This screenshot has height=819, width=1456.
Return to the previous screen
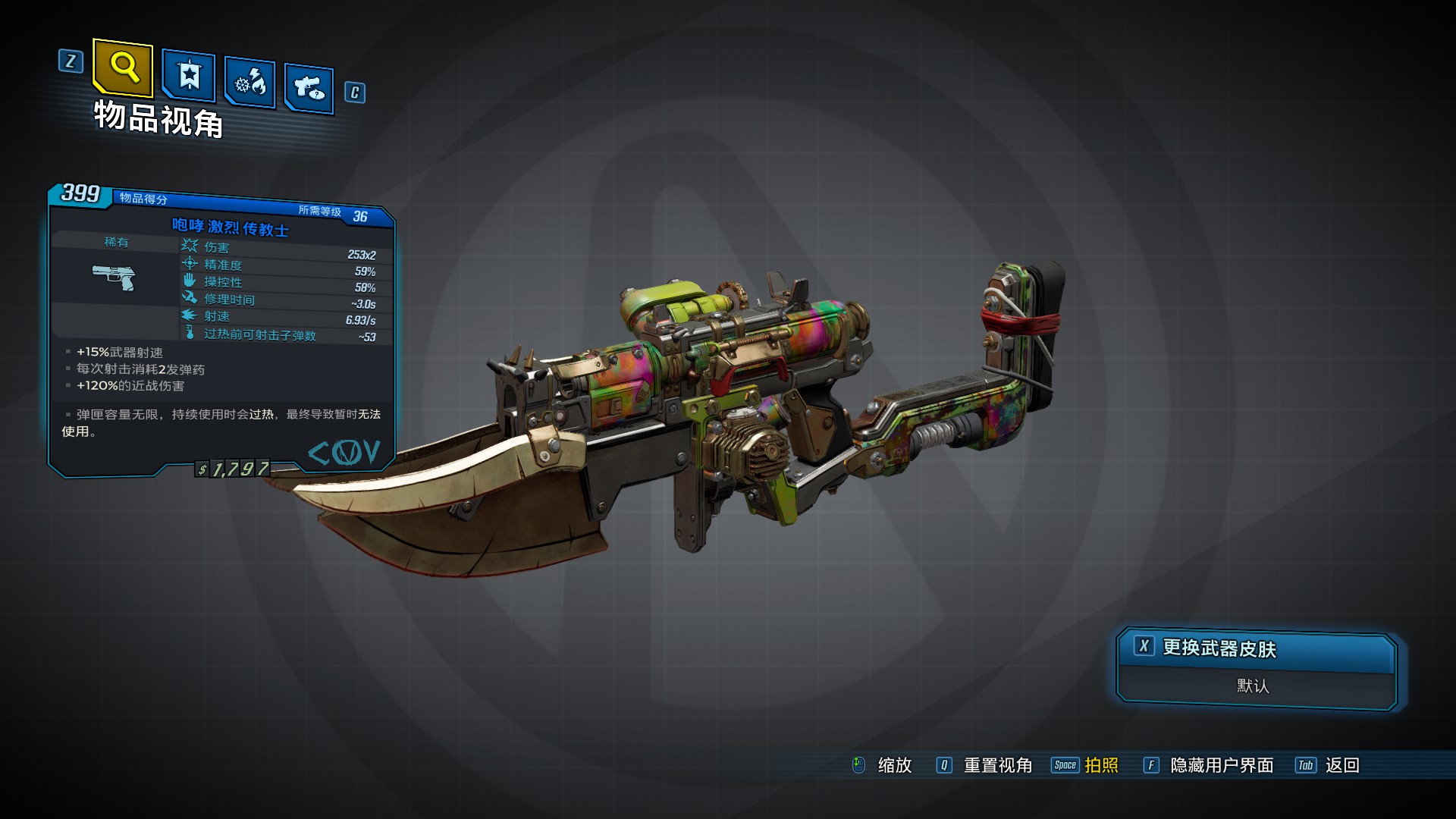[x=1341, y=765]
